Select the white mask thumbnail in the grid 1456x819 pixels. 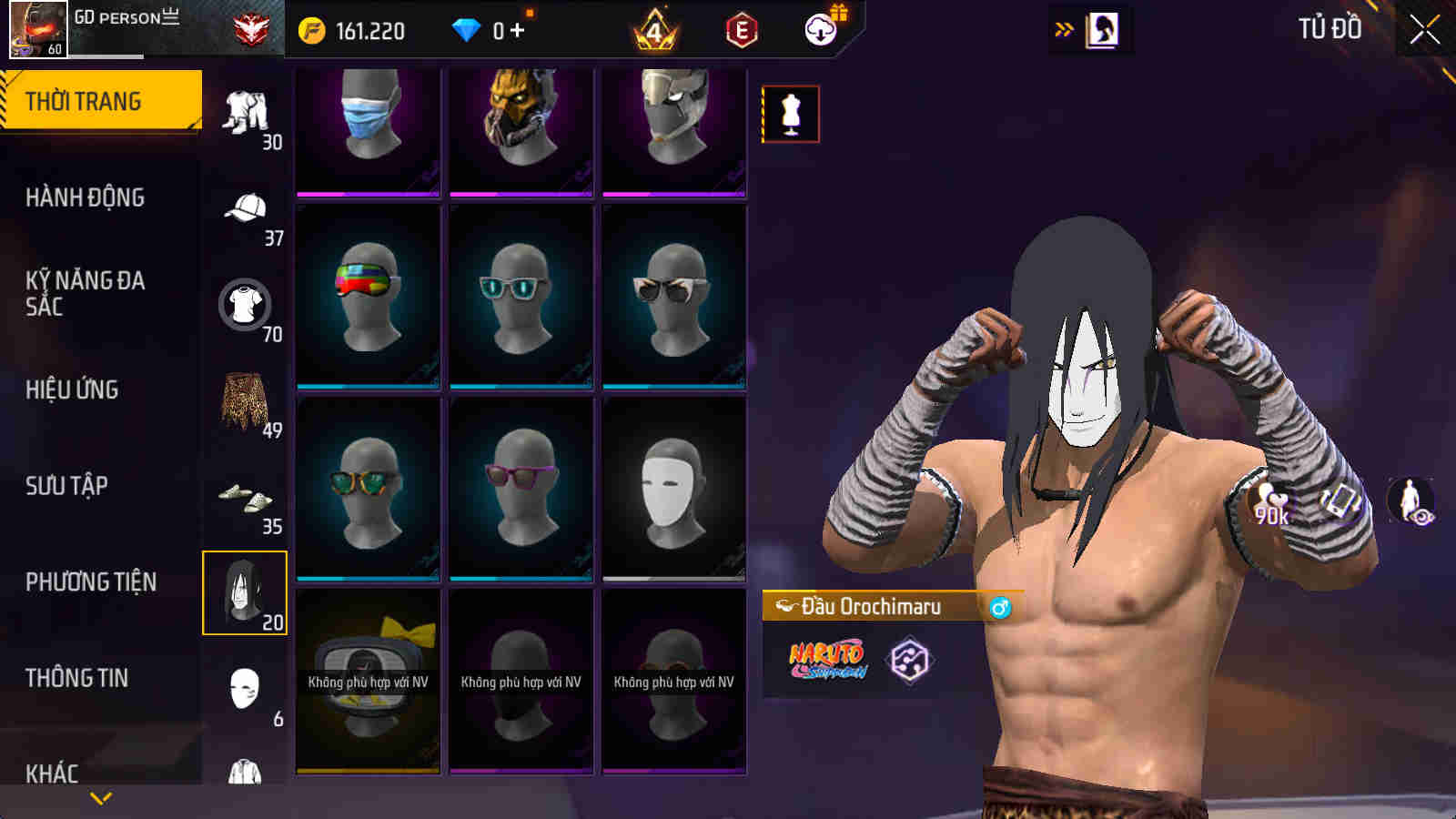point(672,491)
